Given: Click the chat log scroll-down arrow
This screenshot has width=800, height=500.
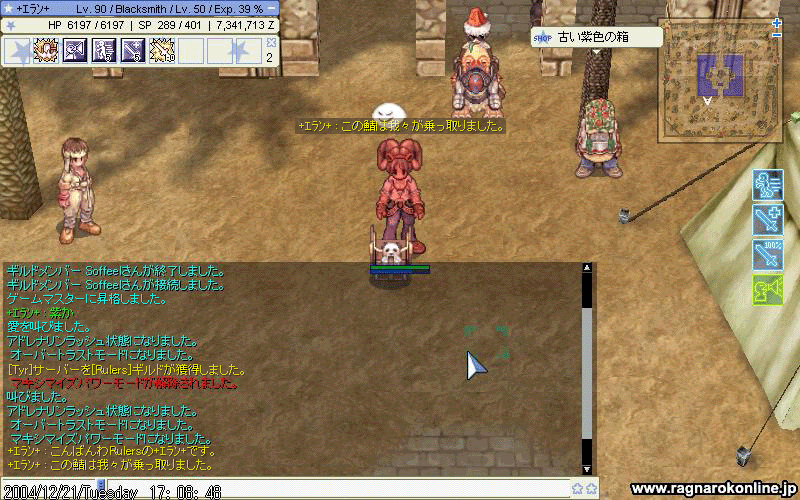Looking at the screenshot, I should pyautogui.click(x=587, y=468).
